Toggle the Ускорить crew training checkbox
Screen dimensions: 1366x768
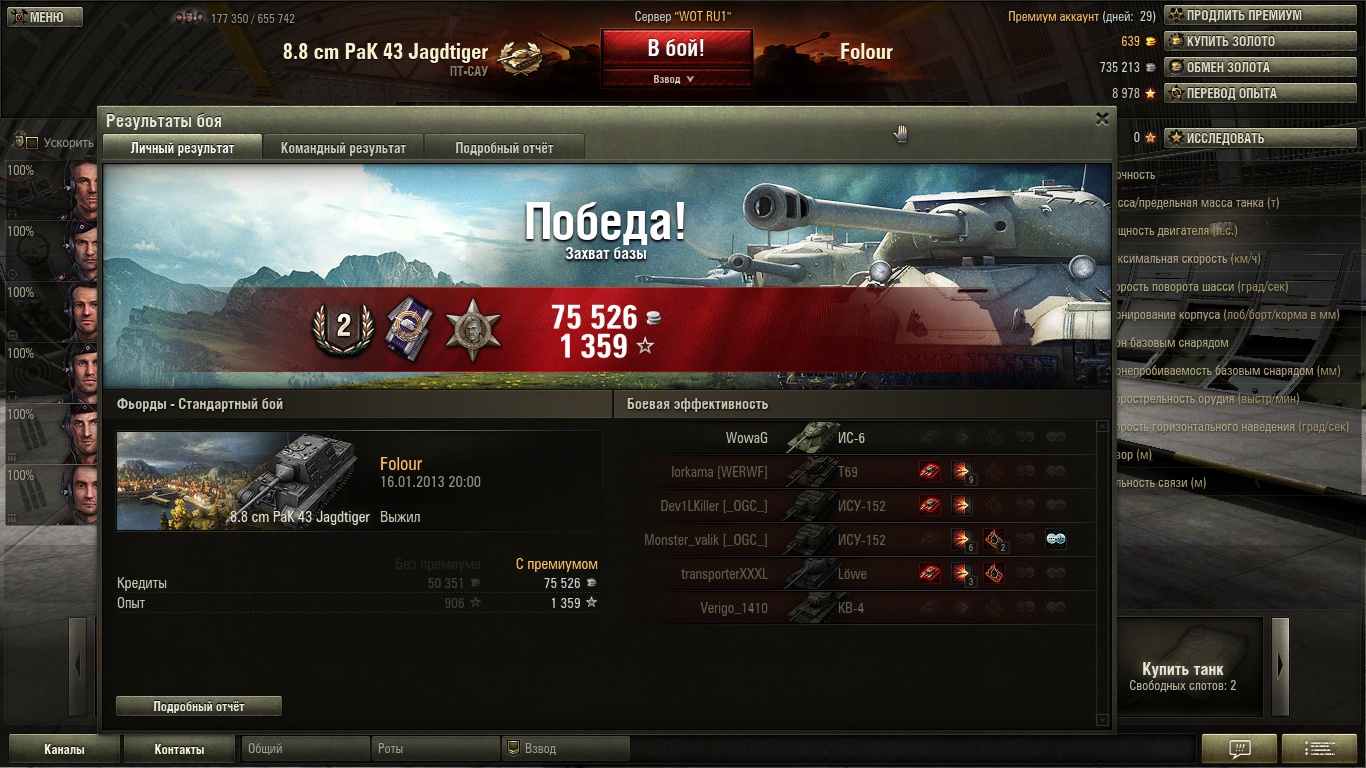click(x=31, y=143)
